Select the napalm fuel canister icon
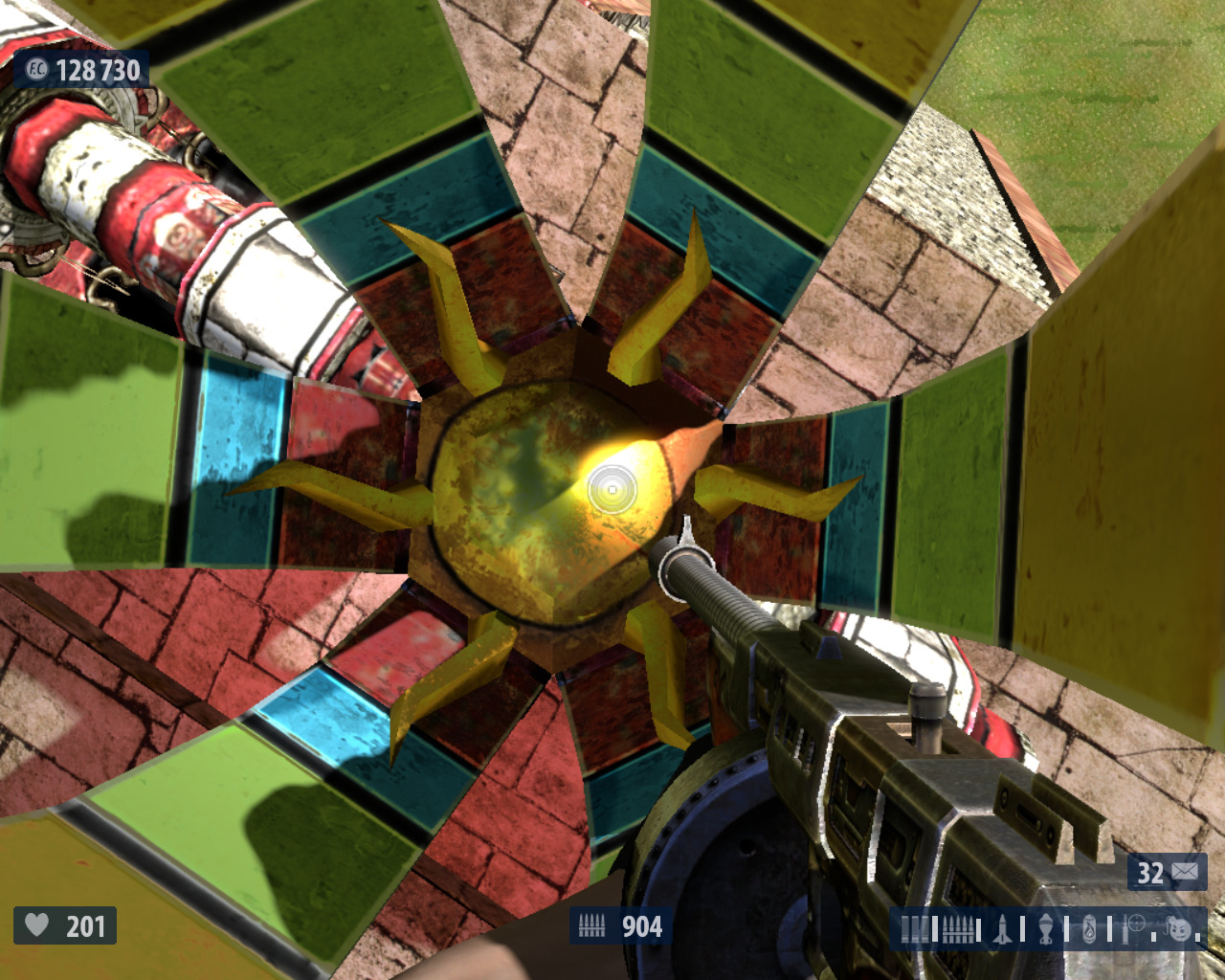Screen dimensions: 1225x980 click(1089, 929)
